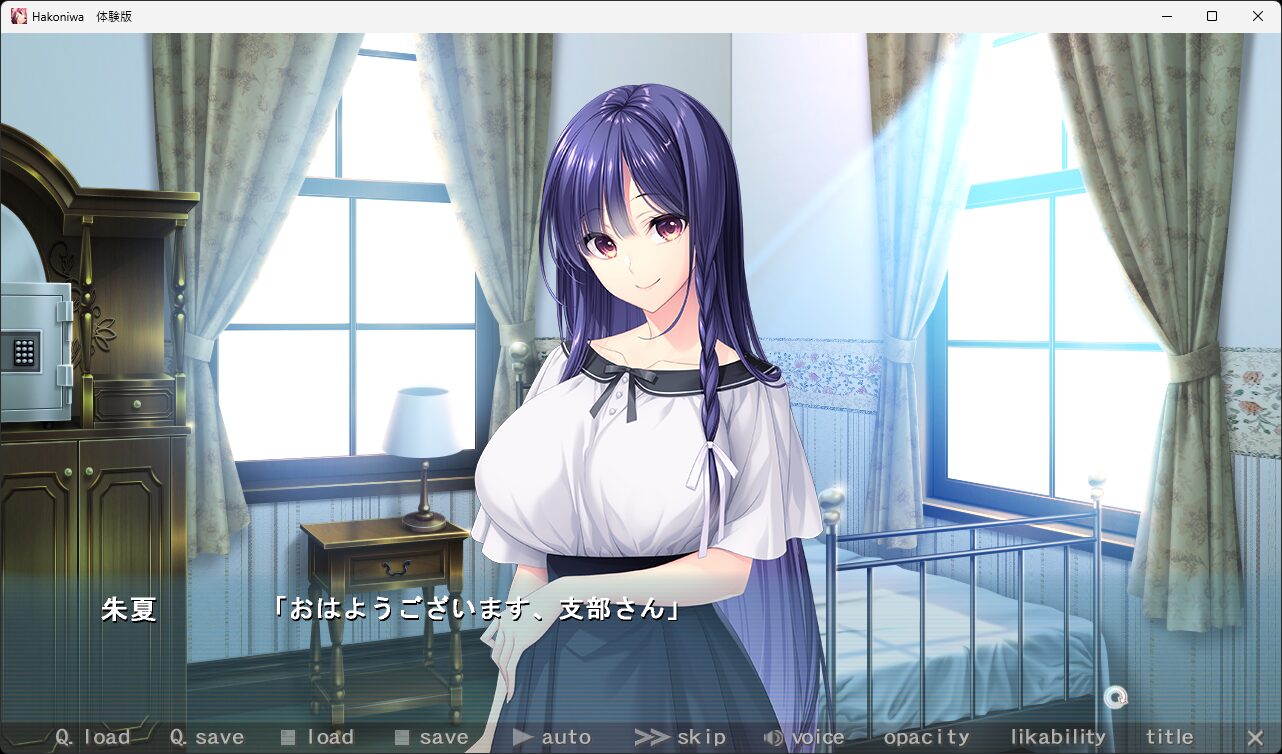Maximize the Hakoniwa game window
1282x754 pixels.
tap(1212, 16)
